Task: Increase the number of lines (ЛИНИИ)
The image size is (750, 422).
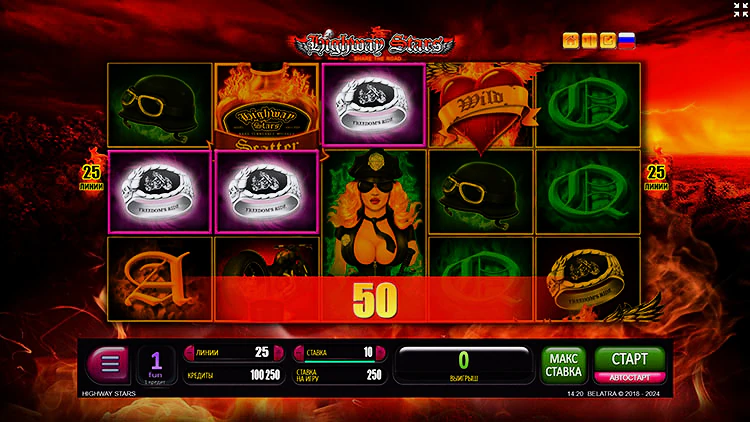Action: coord(277,352)
